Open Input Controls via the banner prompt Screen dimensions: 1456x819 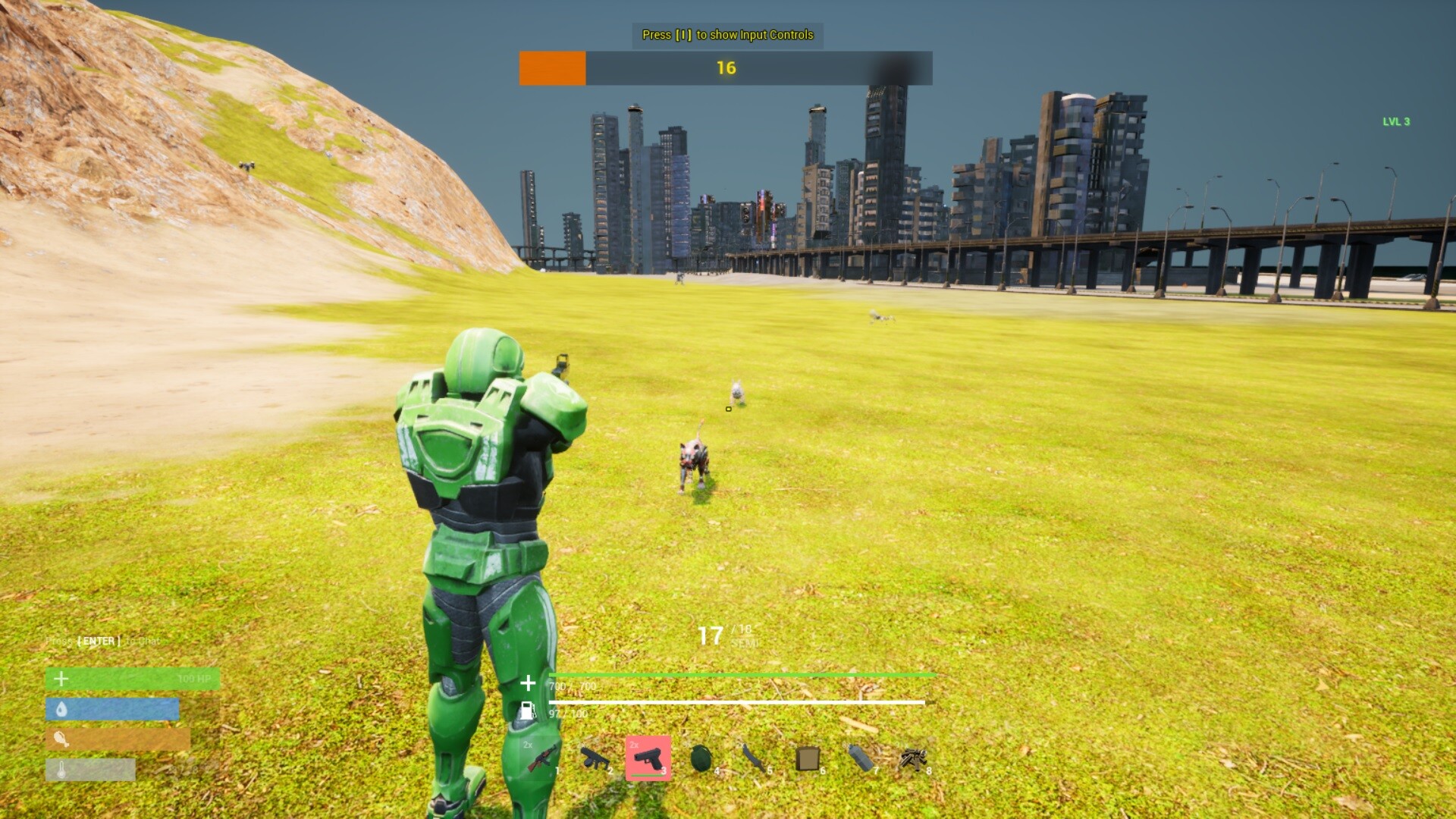[726, 35]
